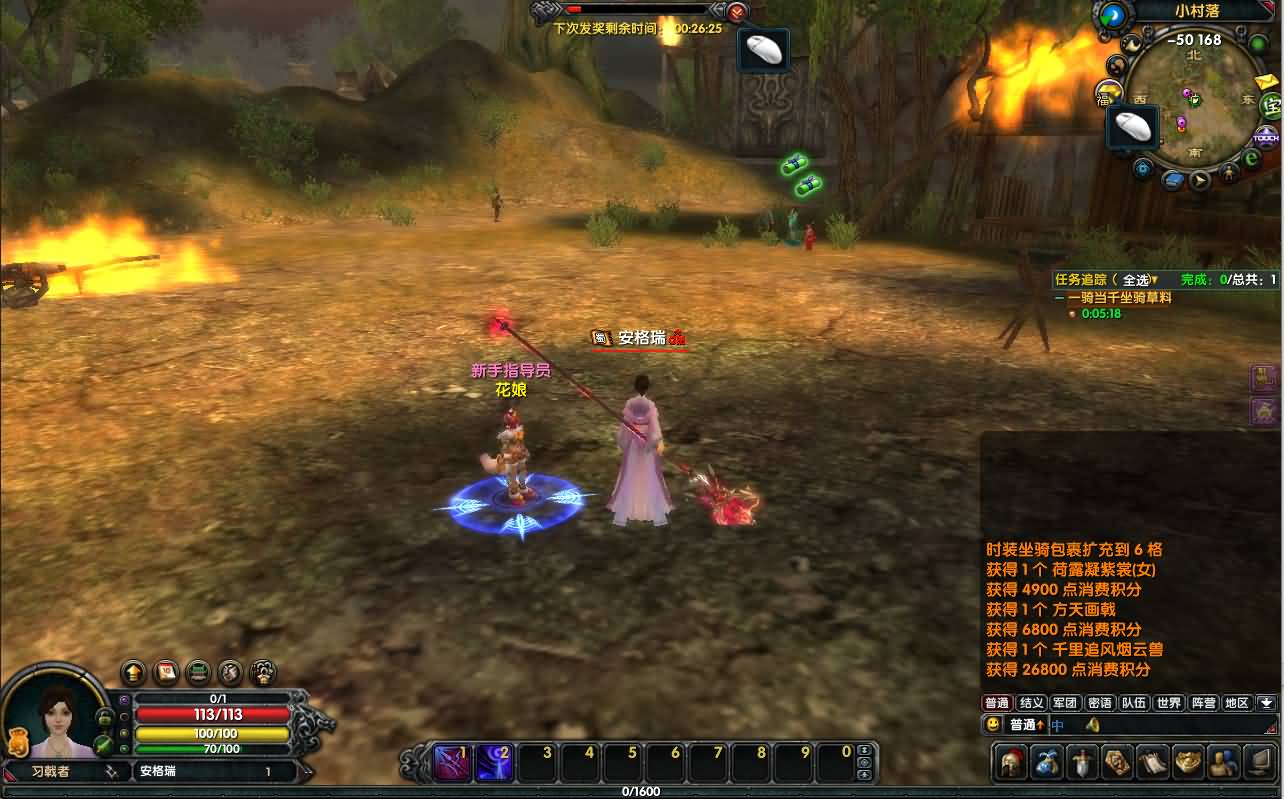Activate the skill in hotbar slot 1
Screen dimensions: 1284x799
pyautogui.click(x=453, y=763)
